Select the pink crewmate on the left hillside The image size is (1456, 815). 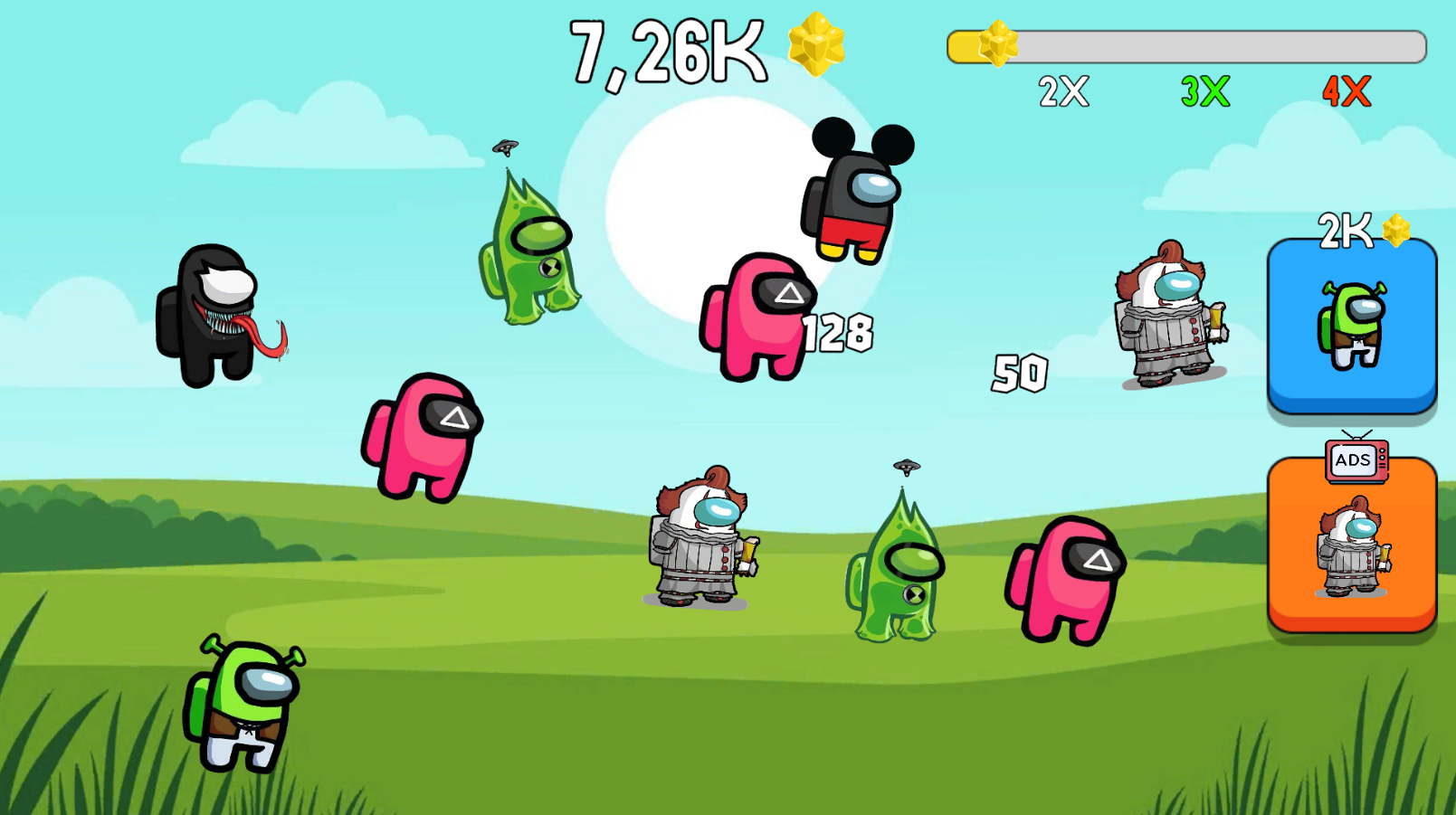[421, 430]
